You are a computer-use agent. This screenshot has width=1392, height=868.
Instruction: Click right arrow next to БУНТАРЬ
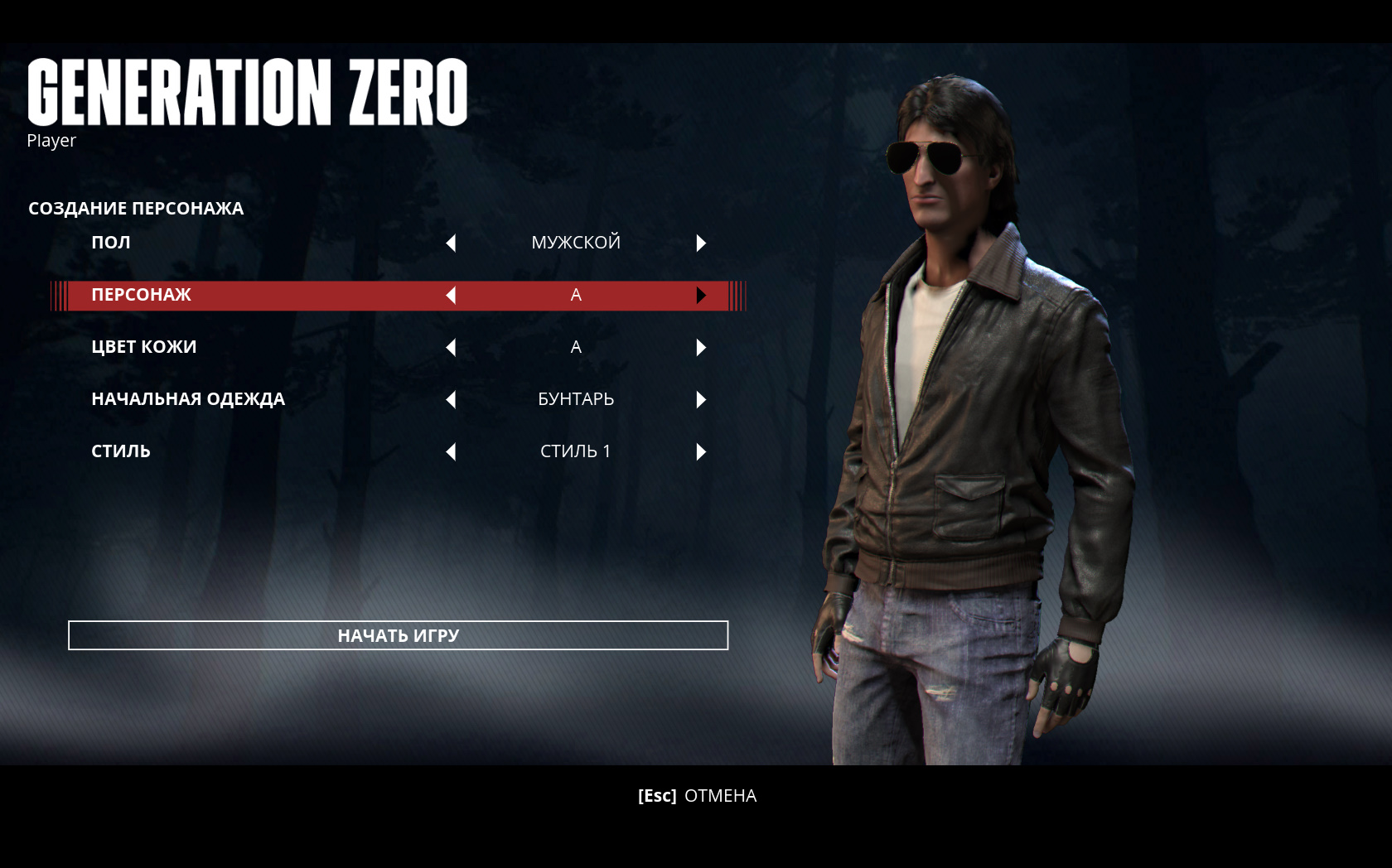(x=701, y=399)
